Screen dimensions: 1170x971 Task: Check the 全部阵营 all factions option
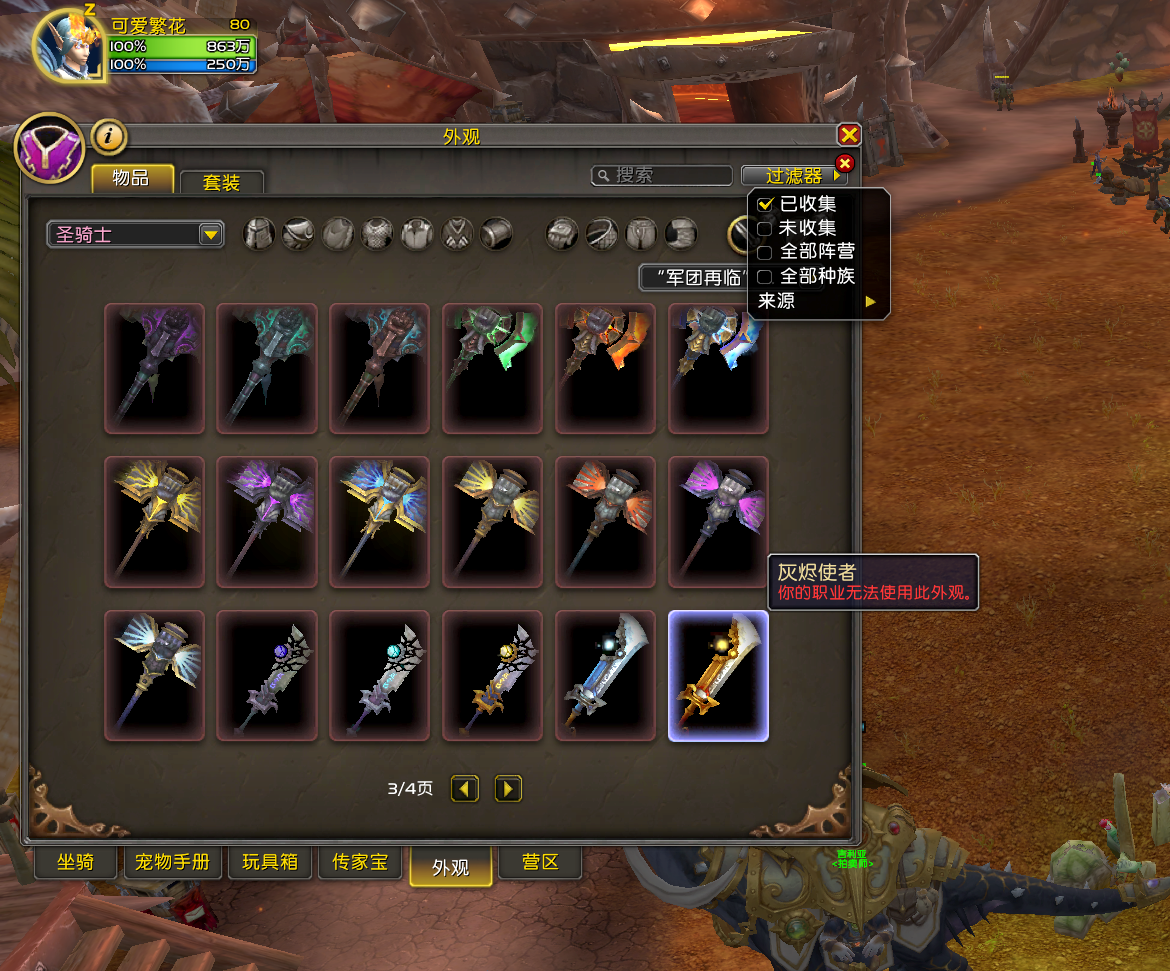[765, 253]
